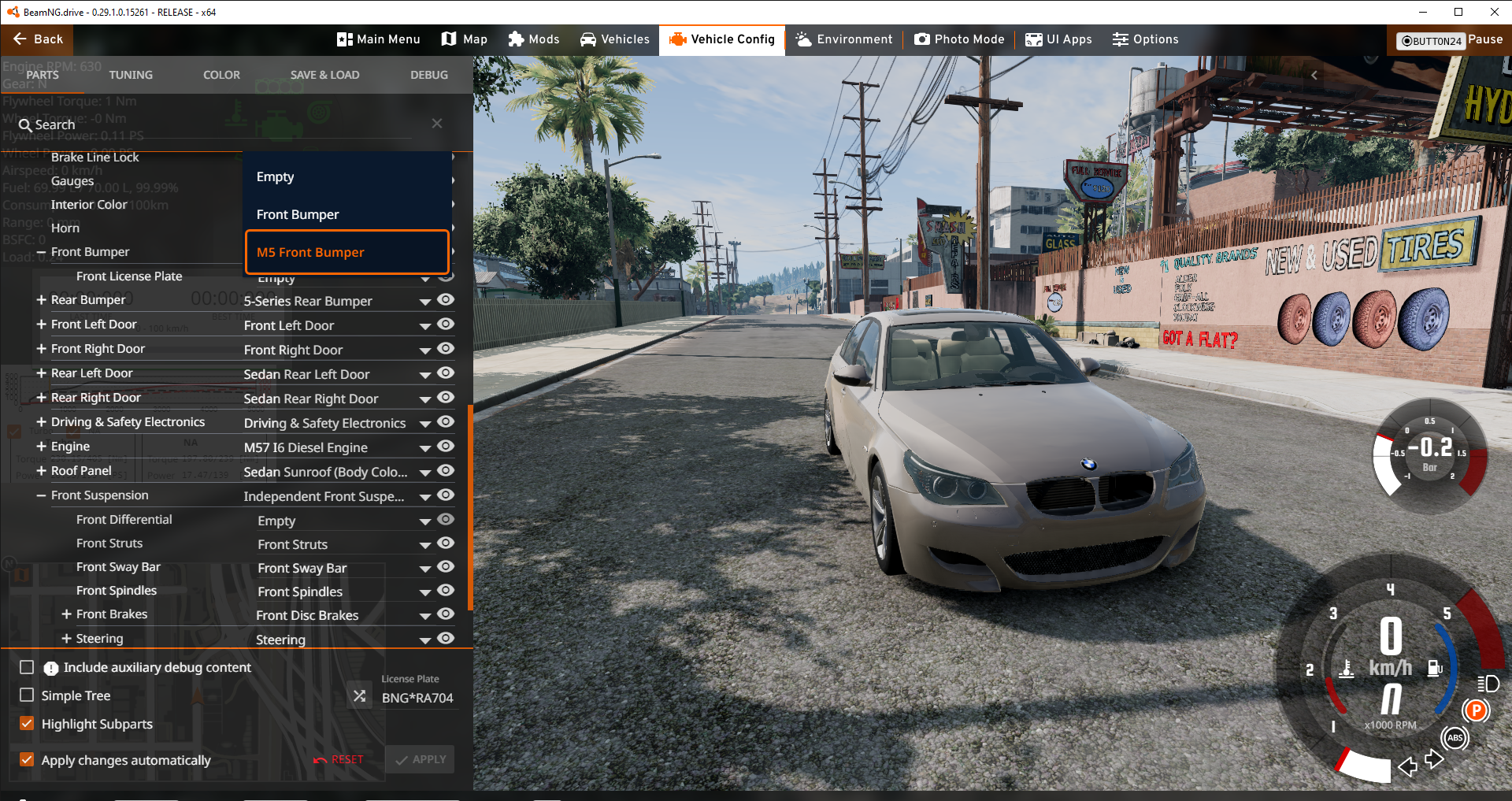Image resolution: width=1512 pixels, height=801 pixels.
Task: Enter Photo Mode
Action: point(959,39)
